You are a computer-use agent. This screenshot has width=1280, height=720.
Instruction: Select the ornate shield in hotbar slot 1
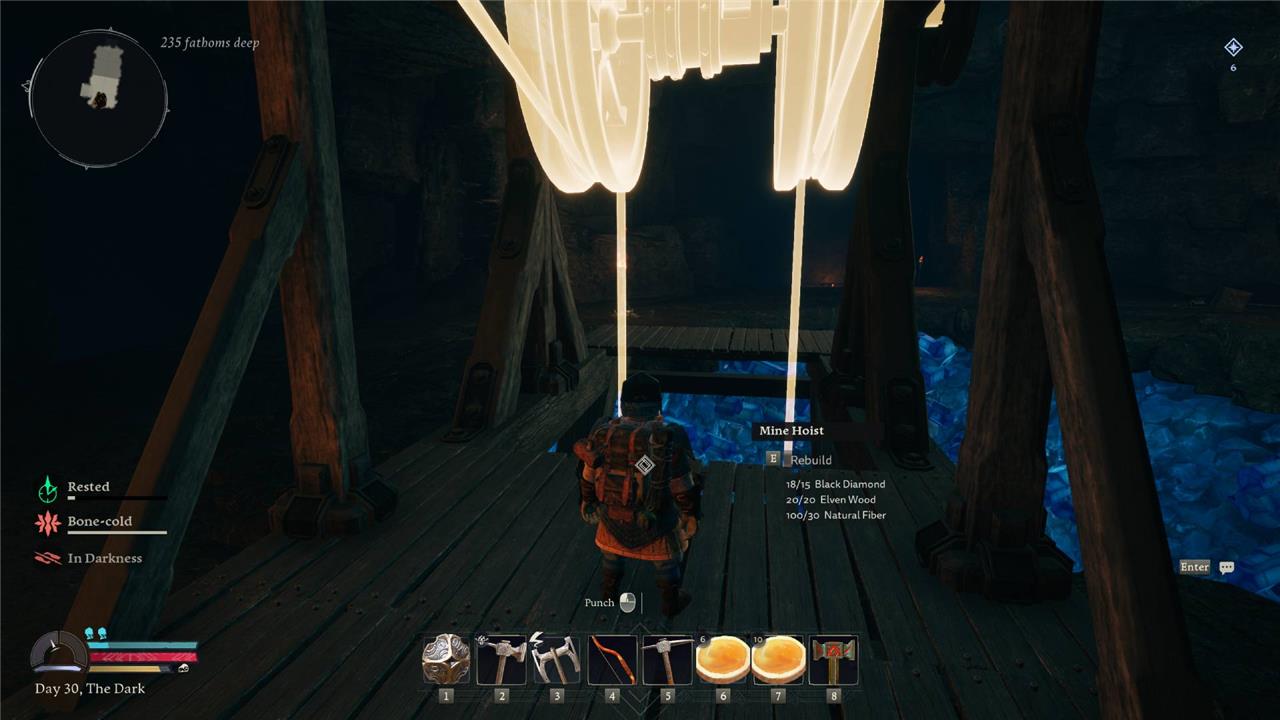pos(446,660)
